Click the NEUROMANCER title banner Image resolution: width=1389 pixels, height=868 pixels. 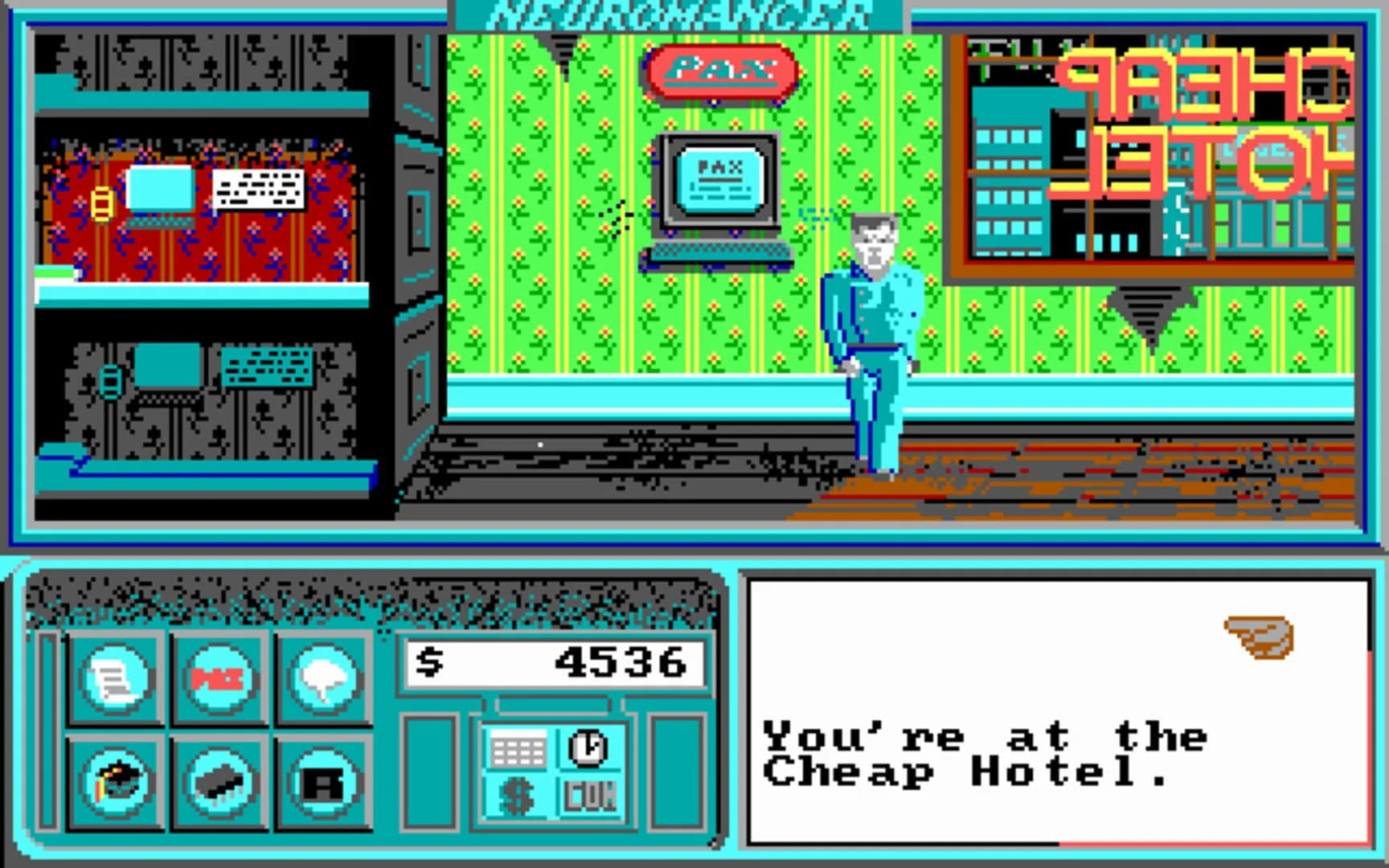pyautogui.click(x=679, y=11)
